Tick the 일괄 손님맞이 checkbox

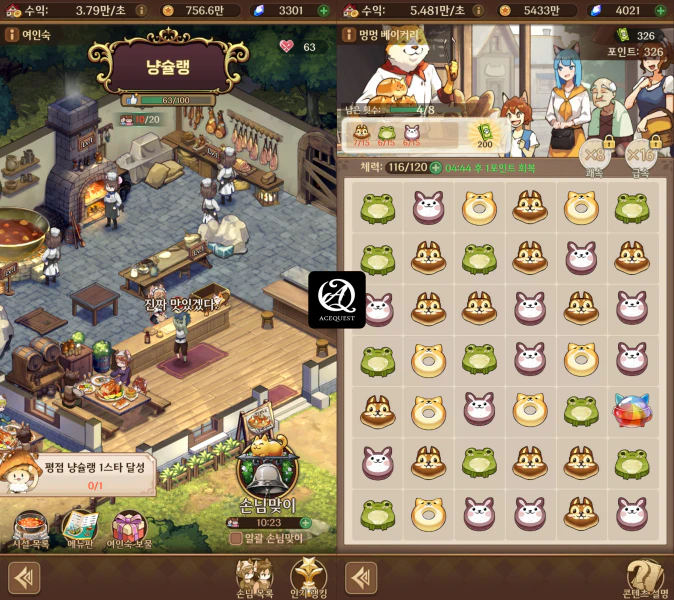236,538
